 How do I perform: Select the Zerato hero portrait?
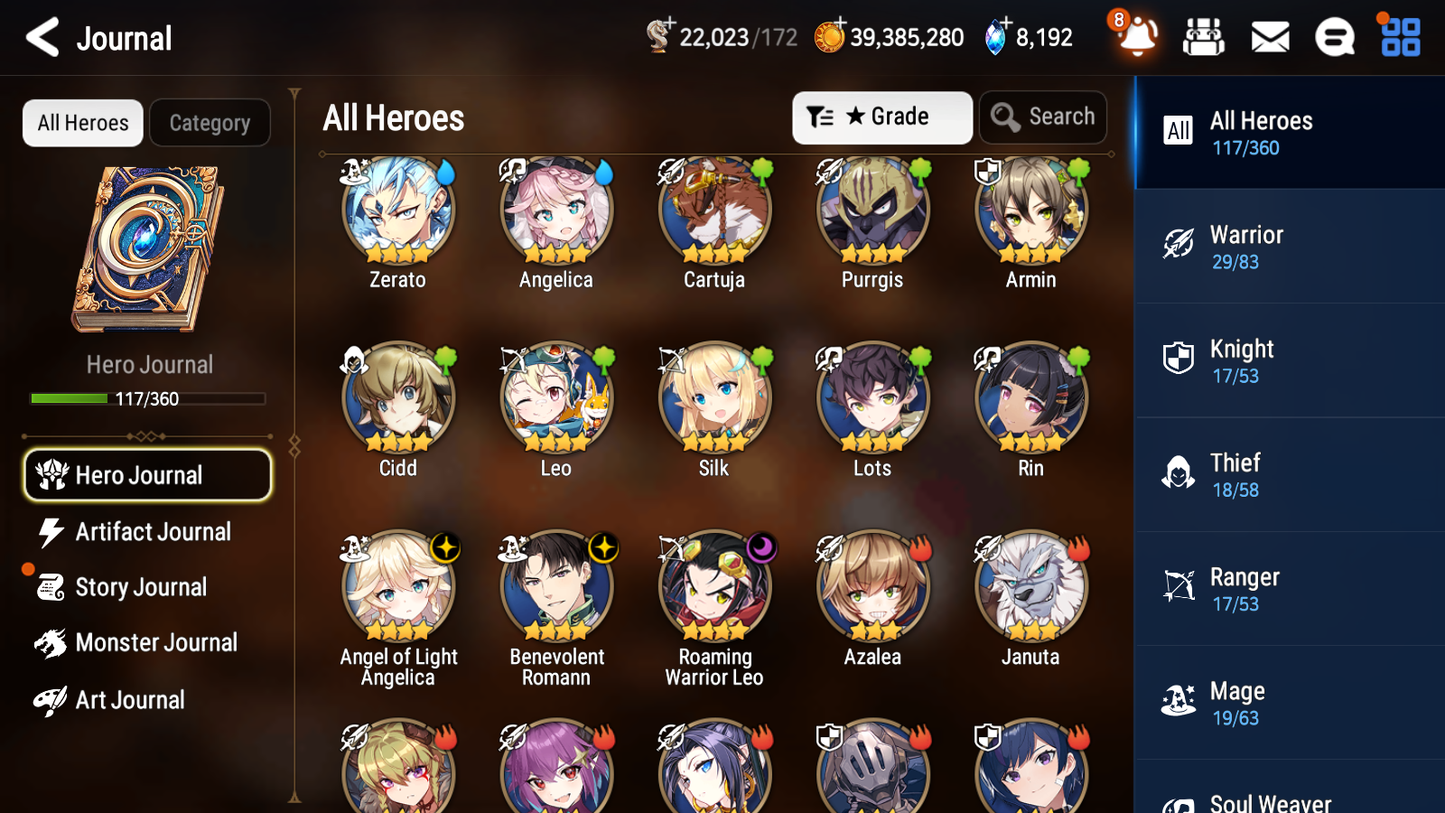[397, 209]
